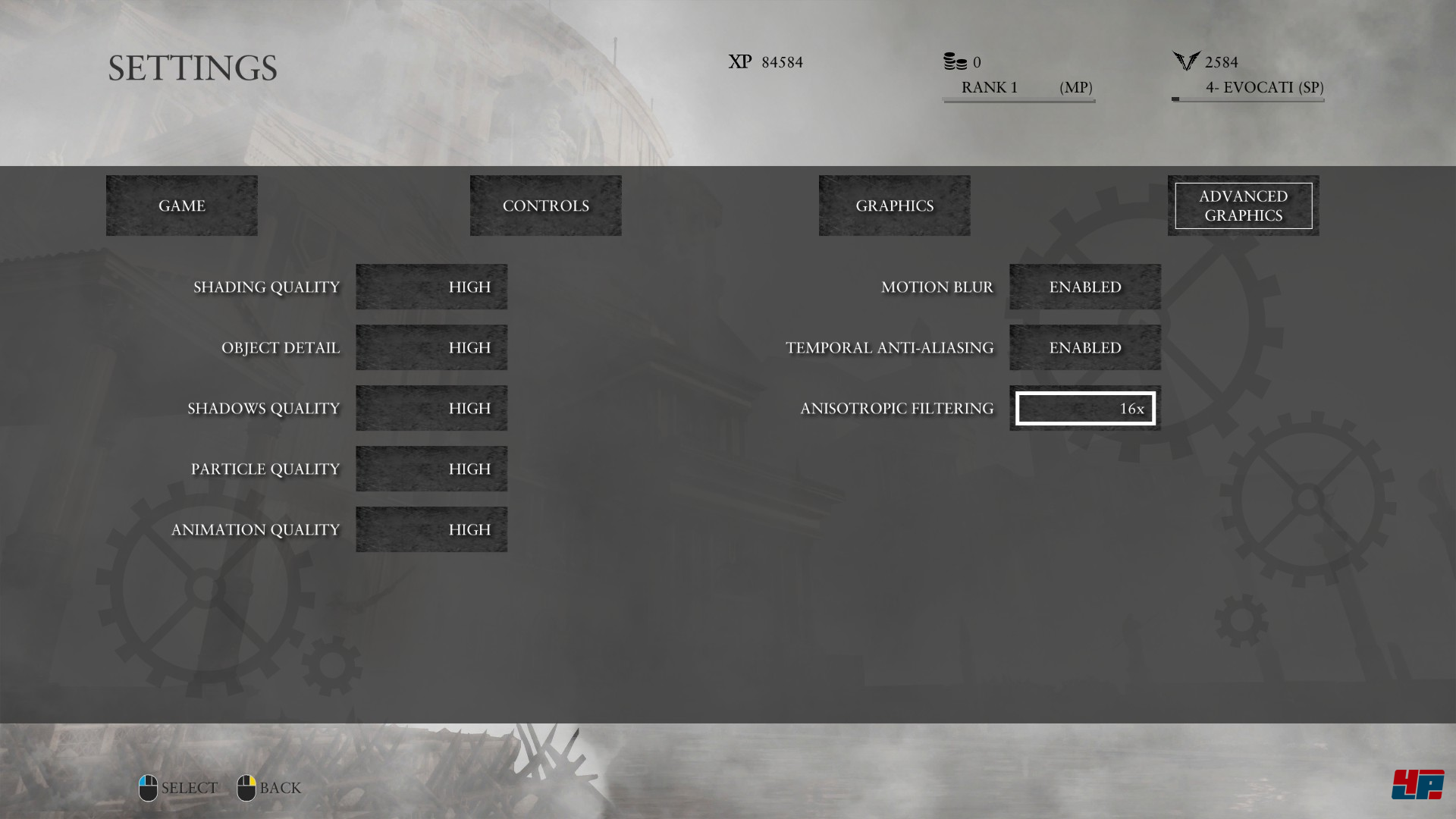Click the left mouse button Select icon
This screenshot has width=1456, height=819.
147,787
